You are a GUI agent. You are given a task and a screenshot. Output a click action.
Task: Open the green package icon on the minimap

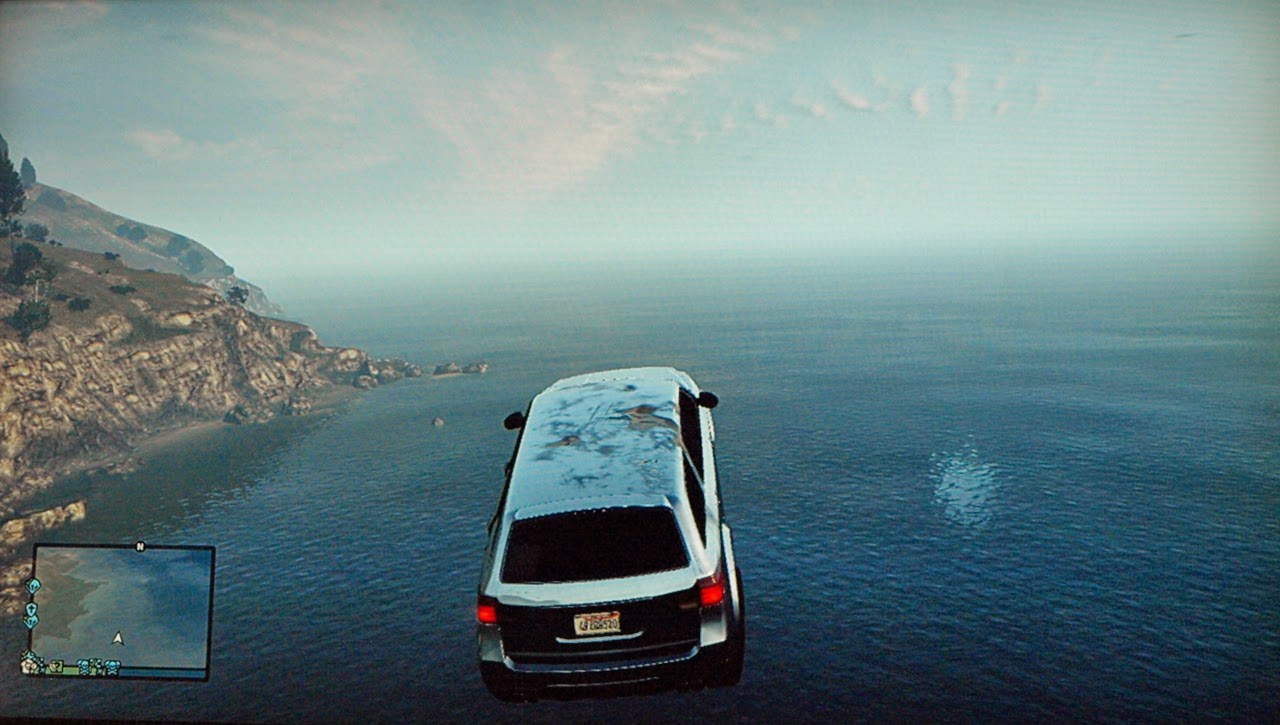pos(57,664)
